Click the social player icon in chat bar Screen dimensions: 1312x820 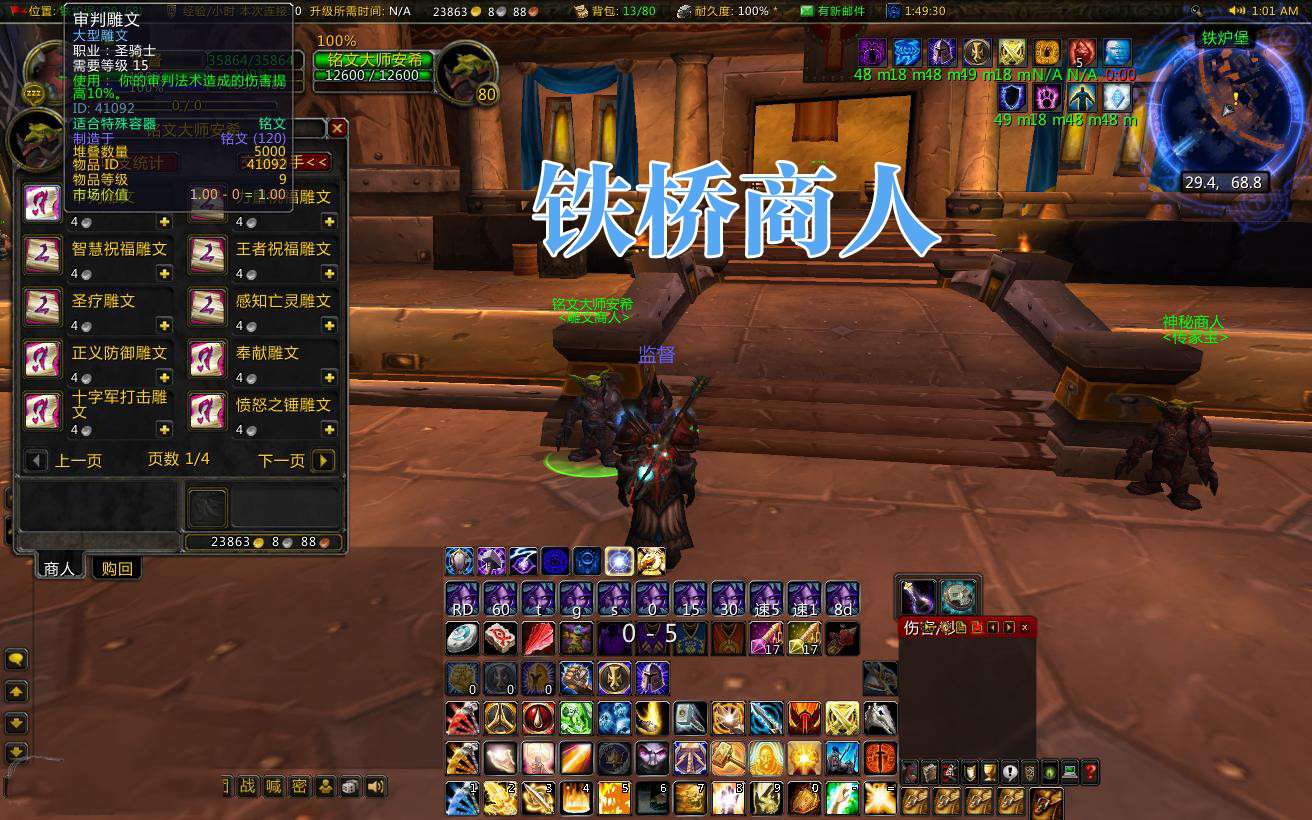325,786
